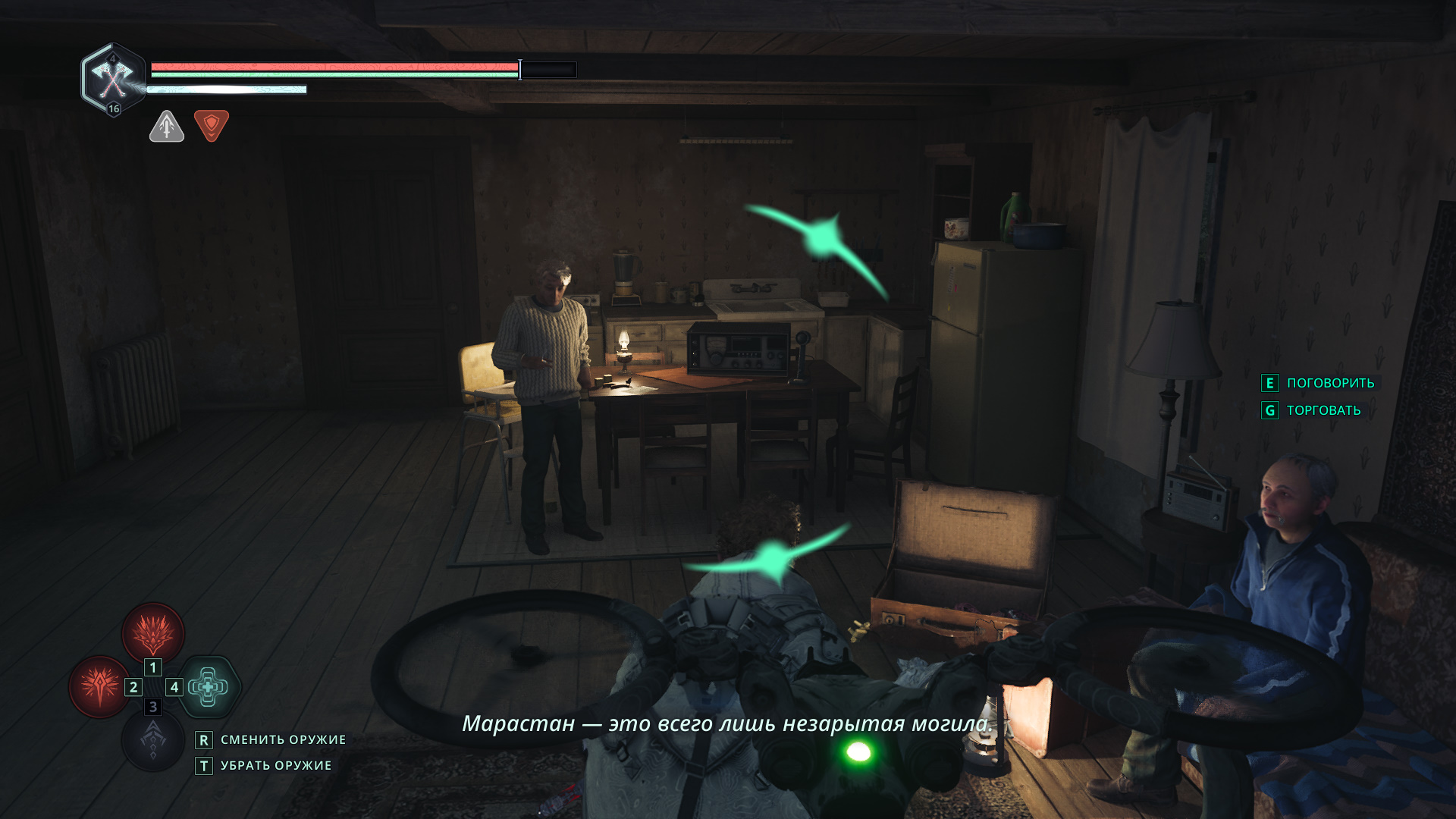Activate the teal healing cross ability
This screenshot has width=1456, height=819.
(x=209, y=687)
